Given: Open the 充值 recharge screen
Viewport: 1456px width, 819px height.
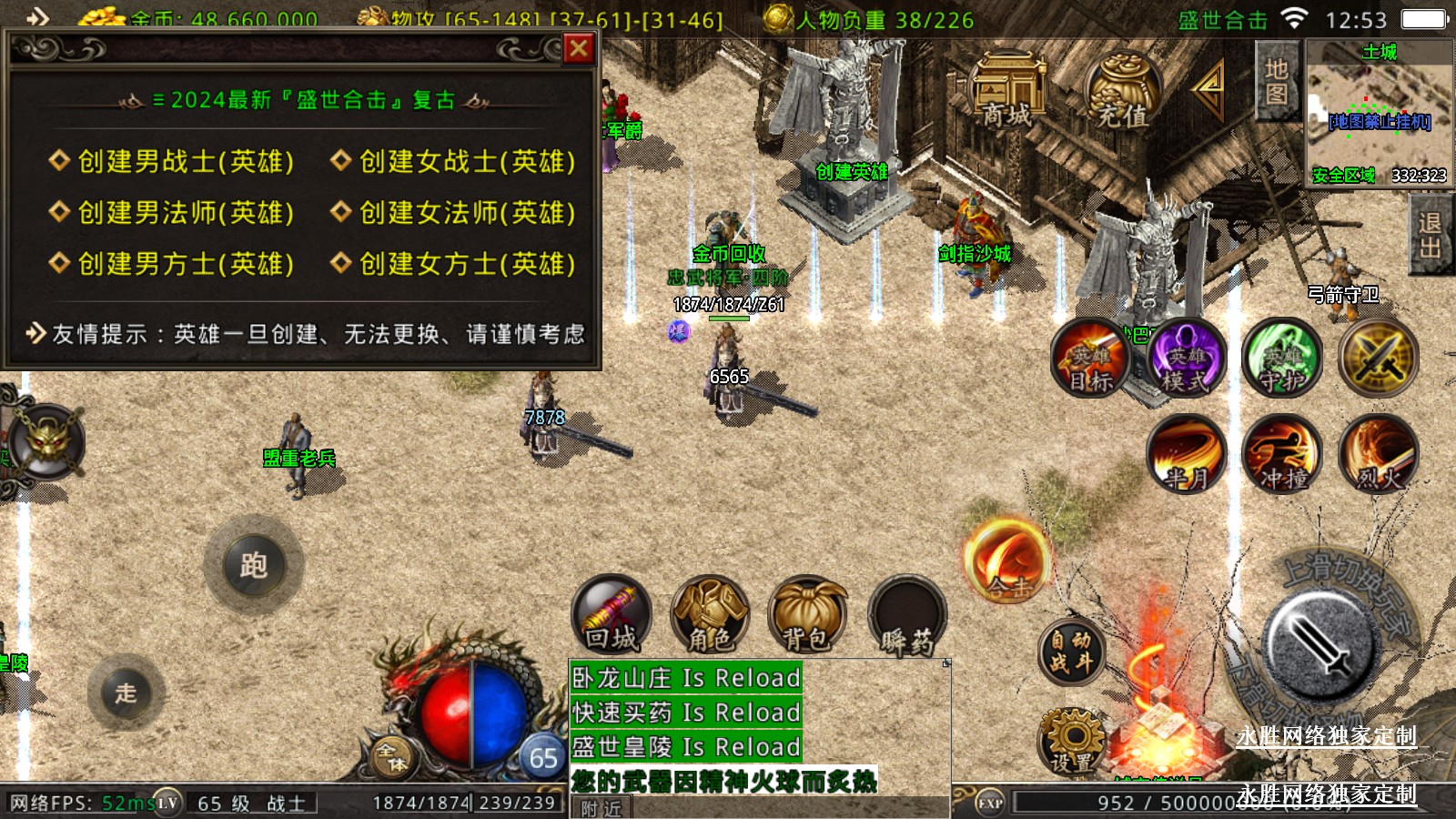Looking at the screenshot, I should 1123,91.
